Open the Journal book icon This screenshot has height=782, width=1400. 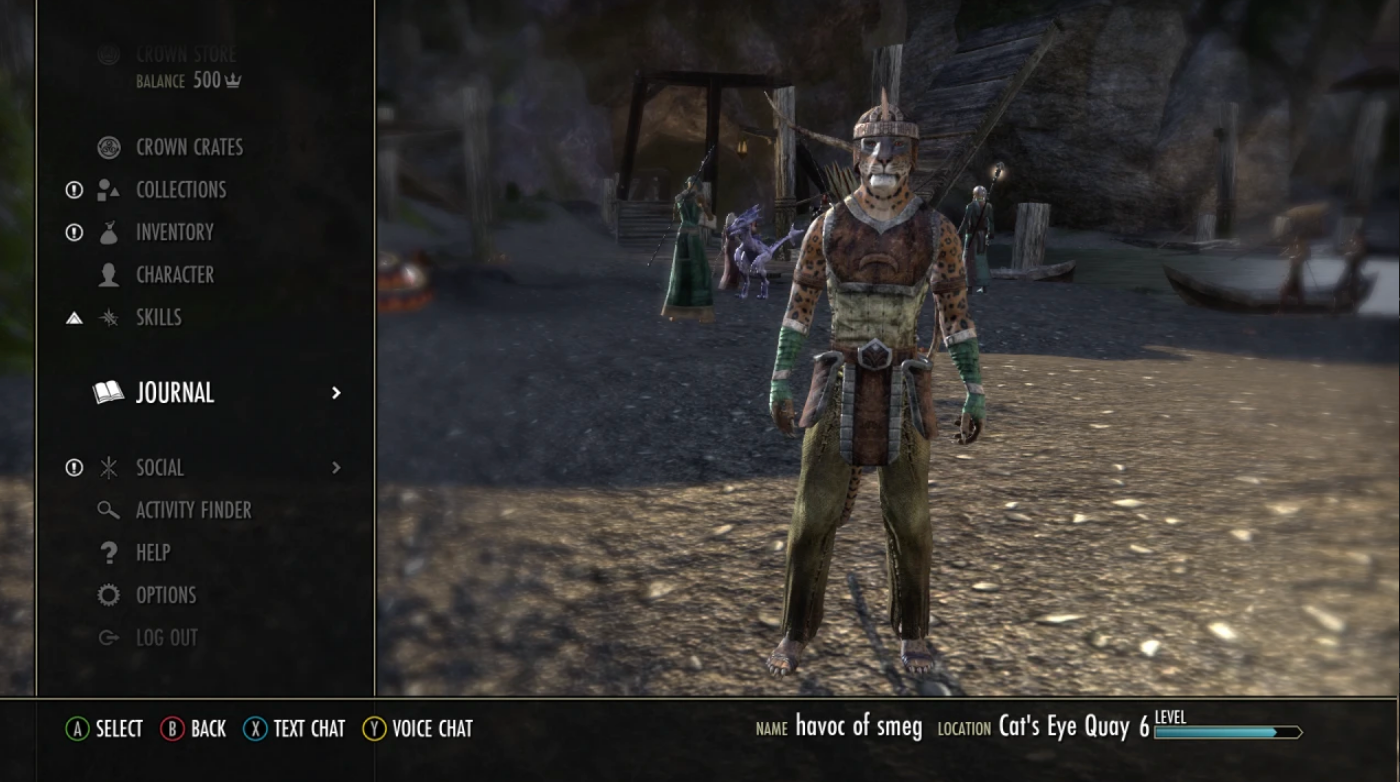[x=108, y=393]
